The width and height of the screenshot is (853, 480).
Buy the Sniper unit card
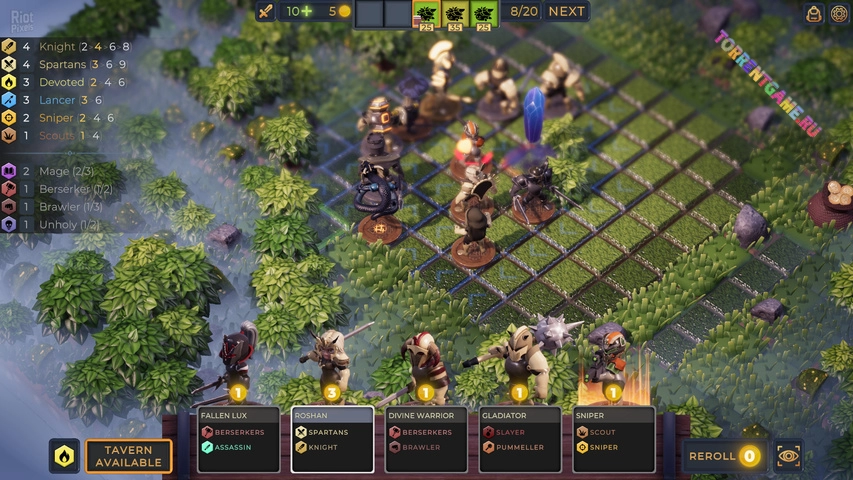pos(614,438)
